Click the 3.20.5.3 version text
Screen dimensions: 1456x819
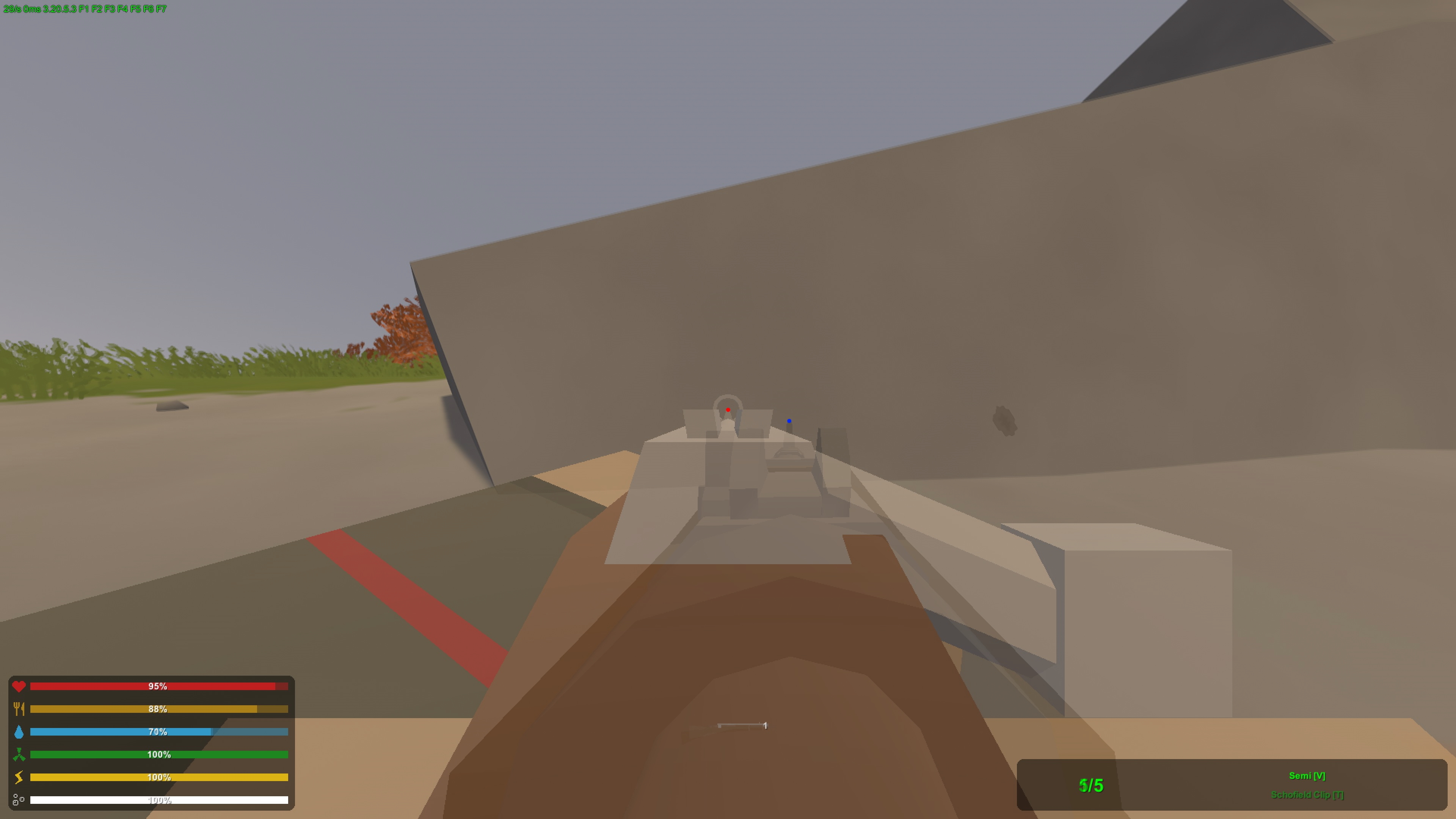[60, 8]
